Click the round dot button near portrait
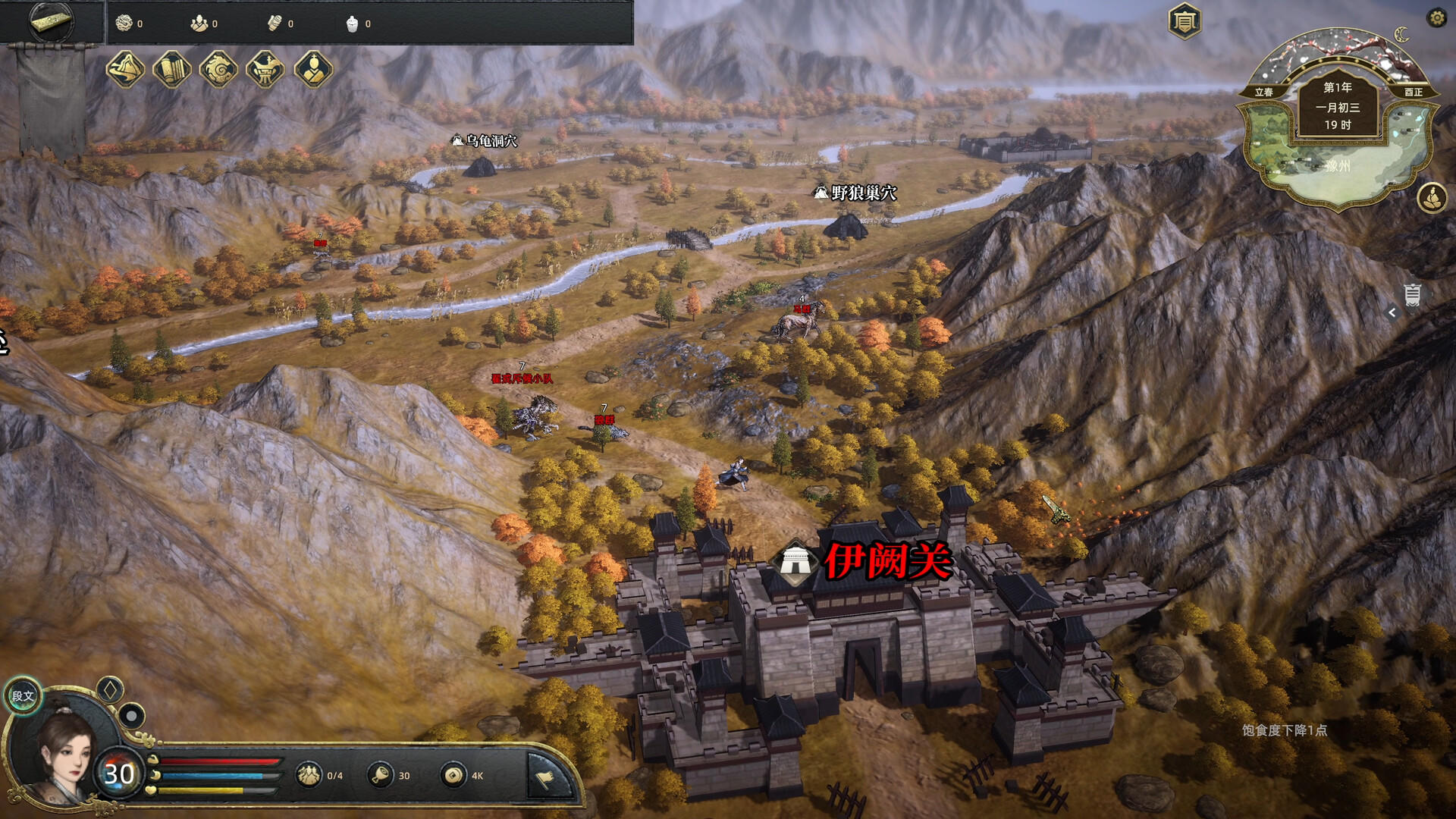Screen dimensions: 1456x819 (x=132, y=715)
